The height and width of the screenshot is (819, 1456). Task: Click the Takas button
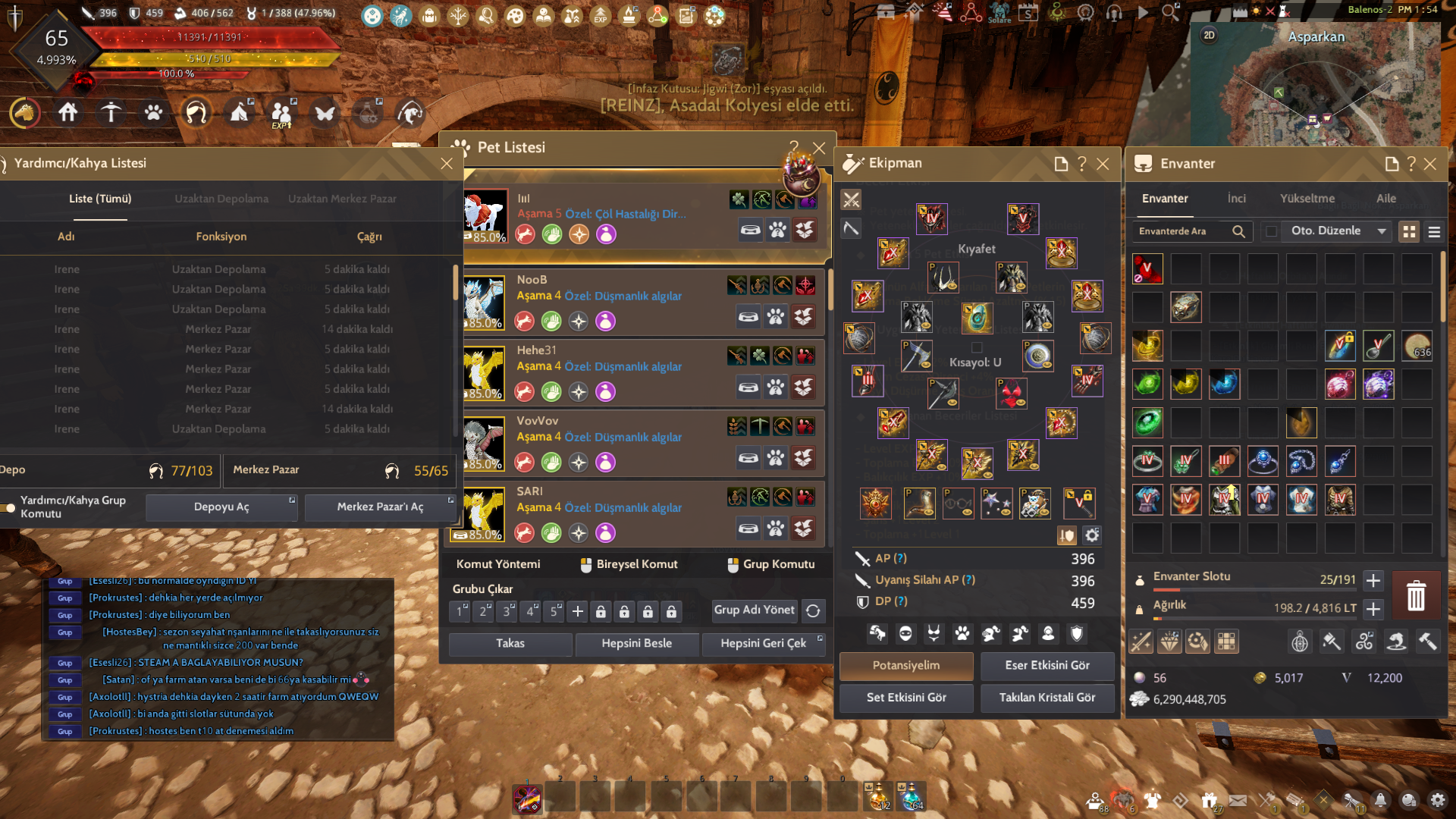[x=510, y=644]
